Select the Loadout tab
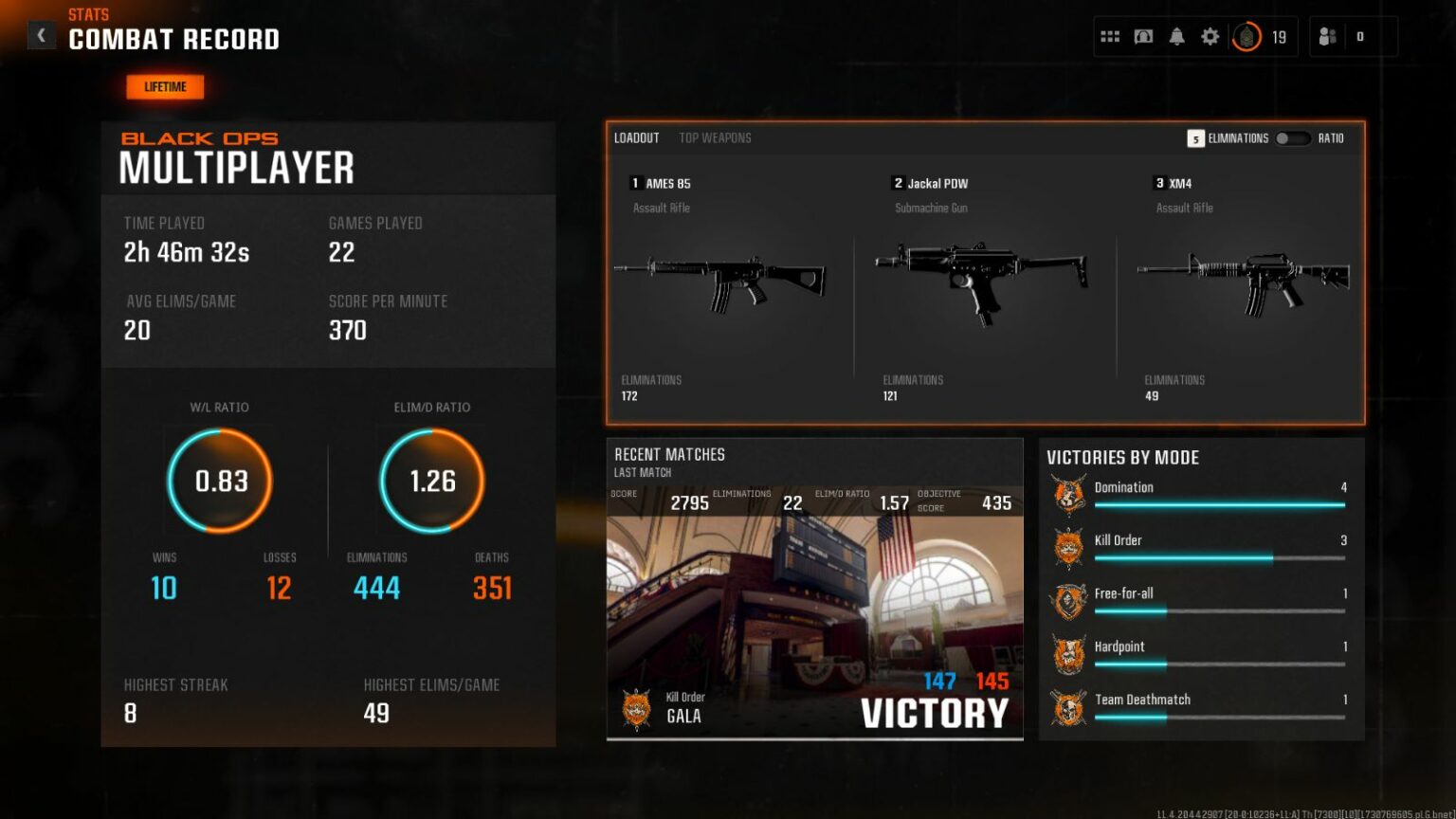The image size is (1456, 819). click(x=635, y=137)
